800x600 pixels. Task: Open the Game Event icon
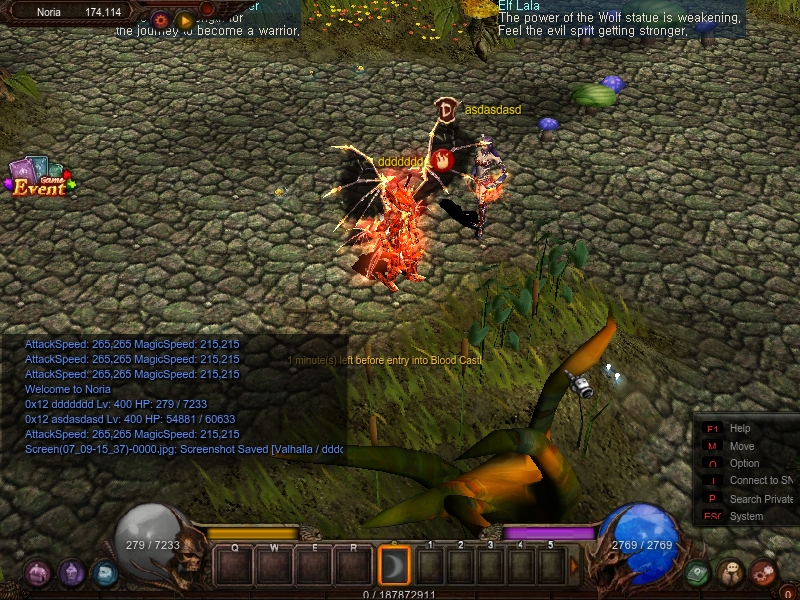38,177
